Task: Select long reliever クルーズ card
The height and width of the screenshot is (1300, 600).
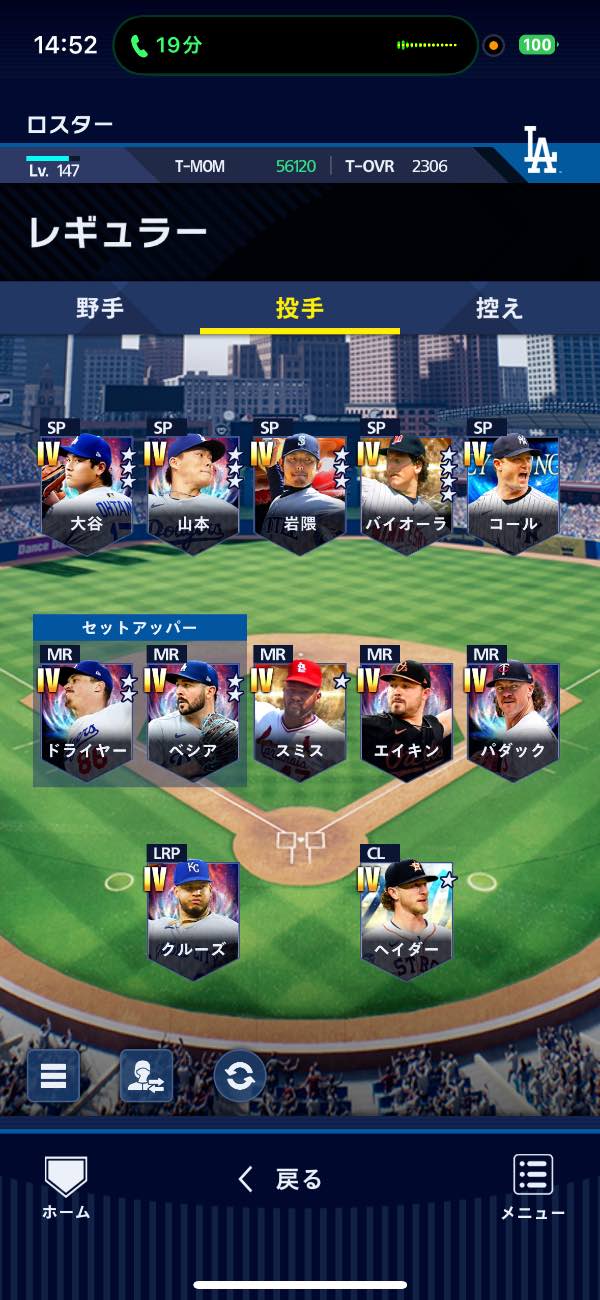Action: click(x=194, y=916)
